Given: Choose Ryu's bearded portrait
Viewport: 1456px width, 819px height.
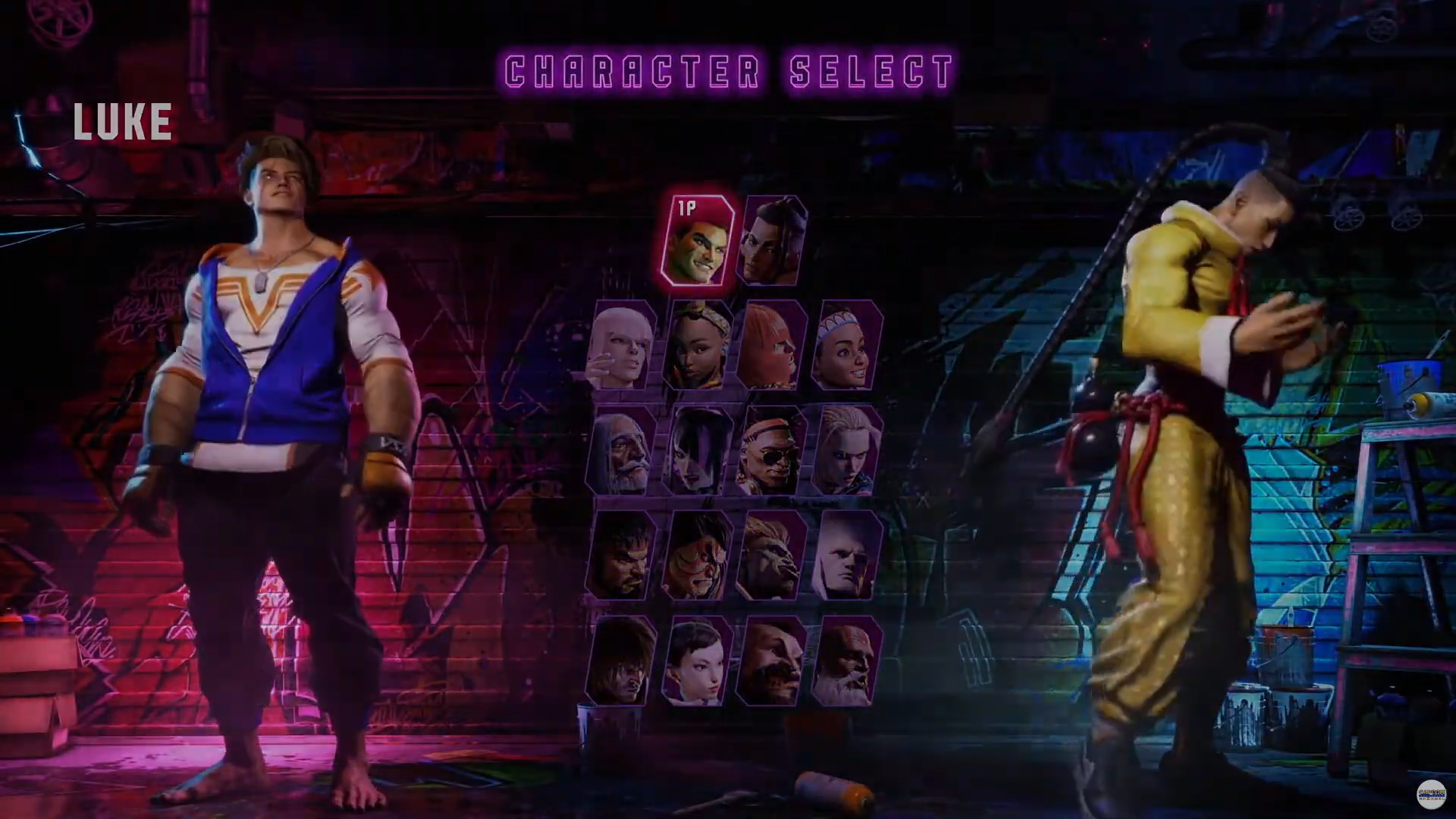Looking at the screenshot, I should (x=622, y=556).
